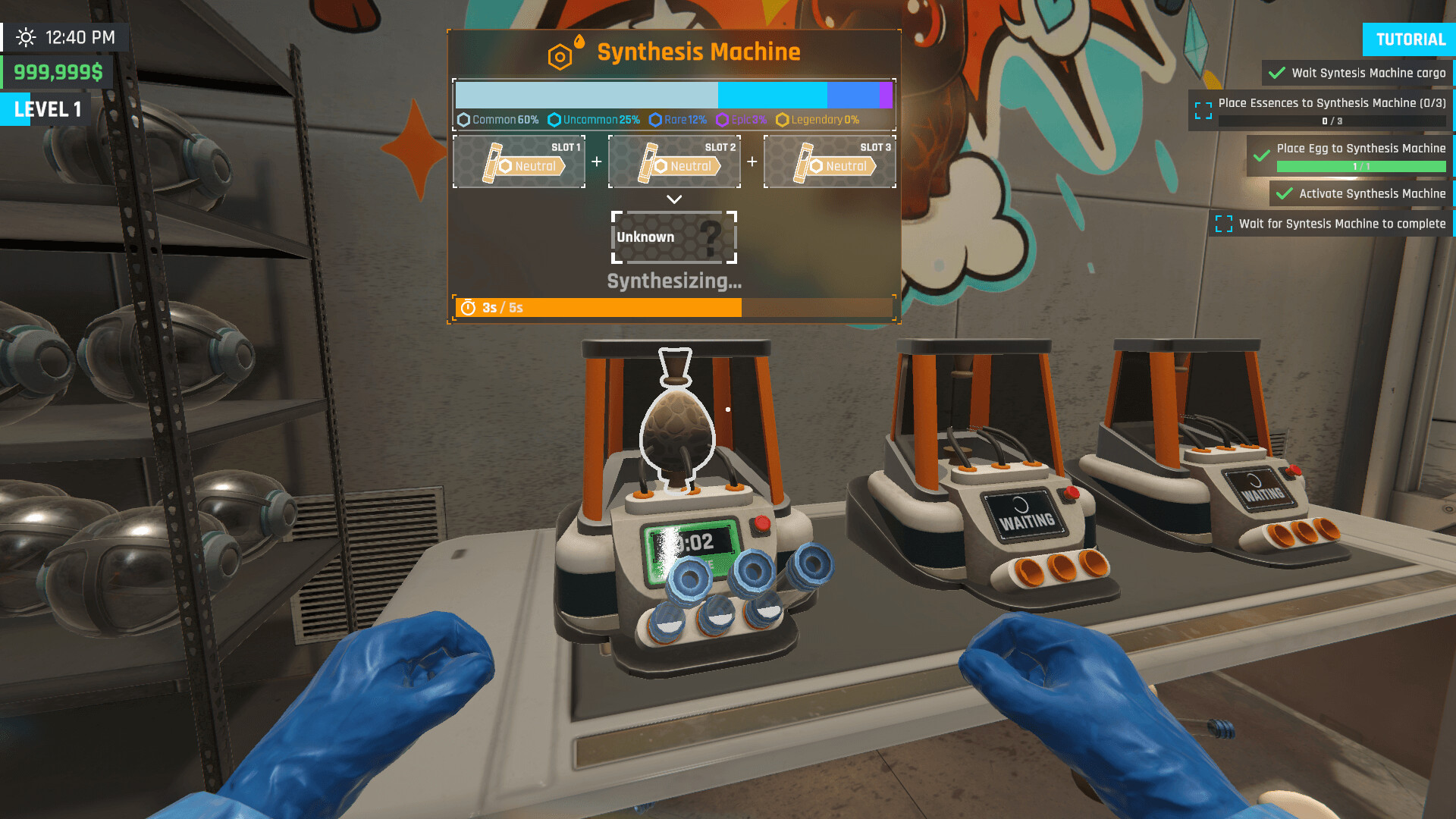This screenshot has width=1456, height=819.
Task: Select the Epic rarity hexagon icon
Action: pos(722,120)
